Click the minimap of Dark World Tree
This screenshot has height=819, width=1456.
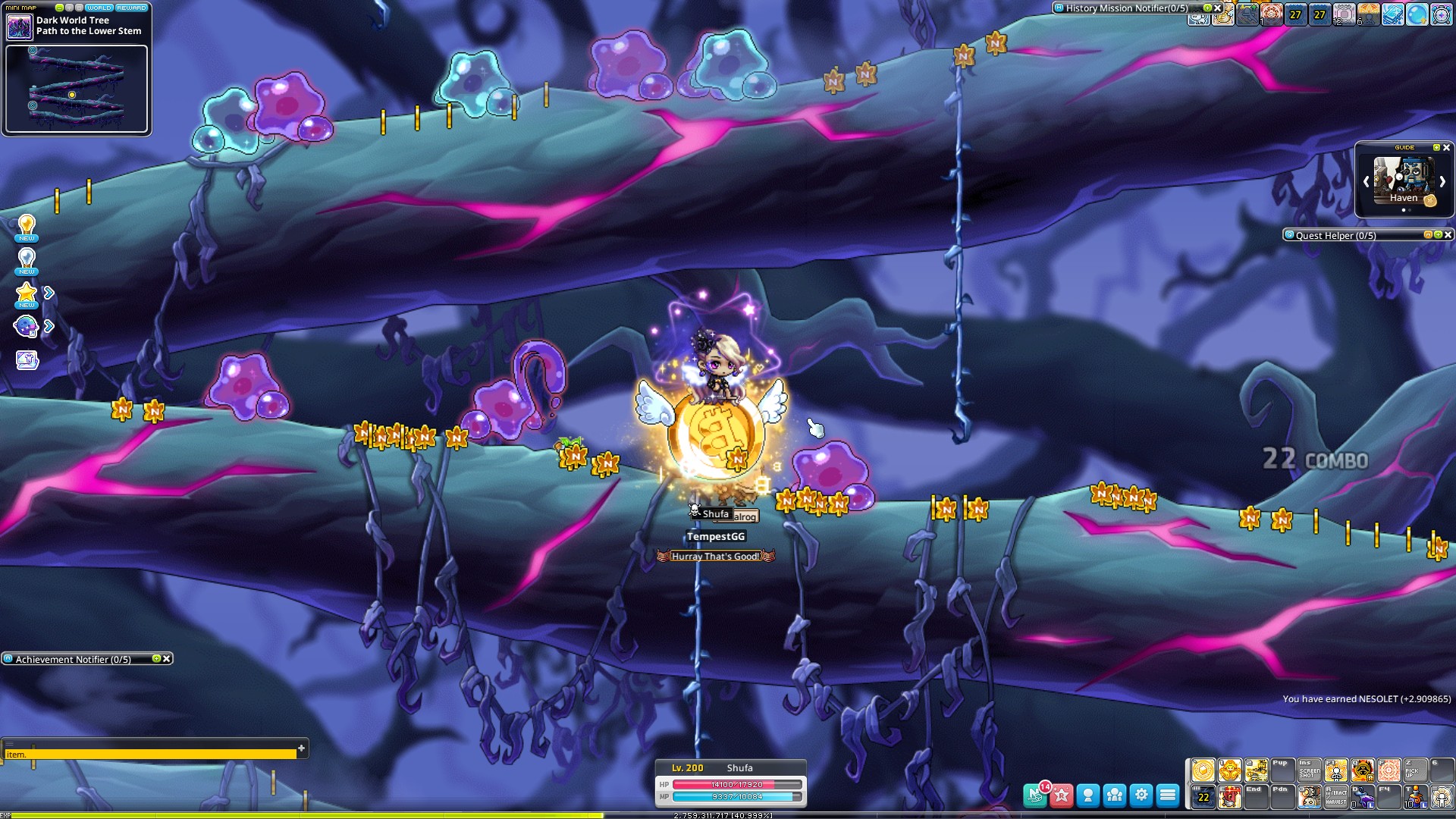pos(76,89)
